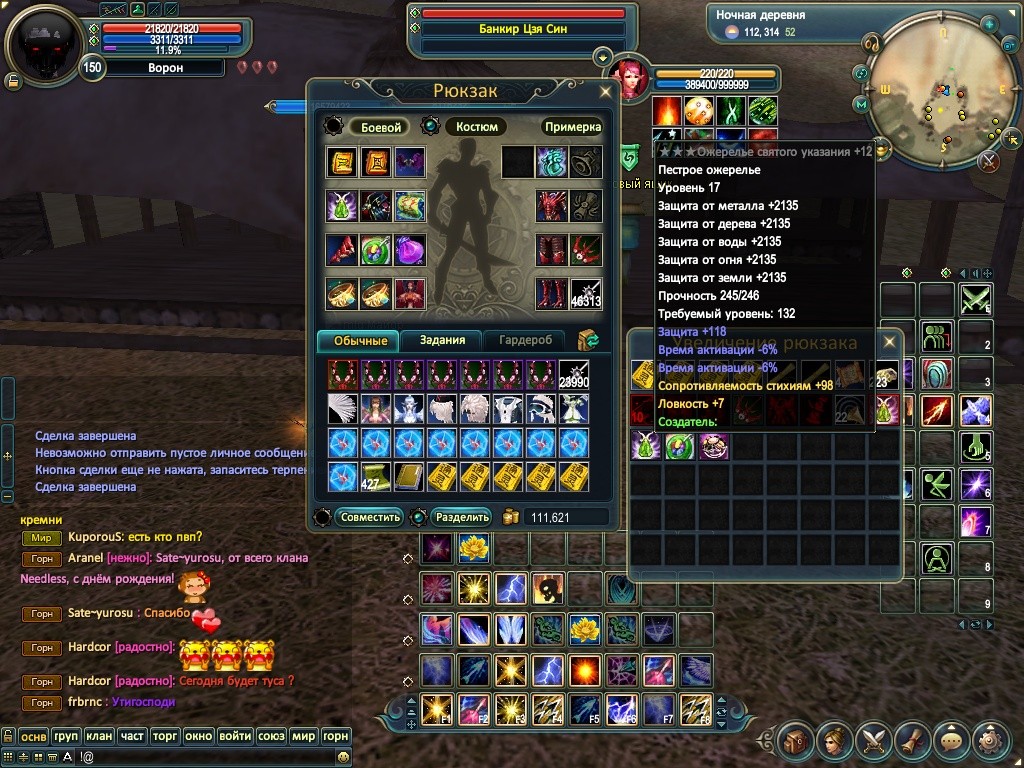Open the Примерка fitting button

click(x=573, y=127)
